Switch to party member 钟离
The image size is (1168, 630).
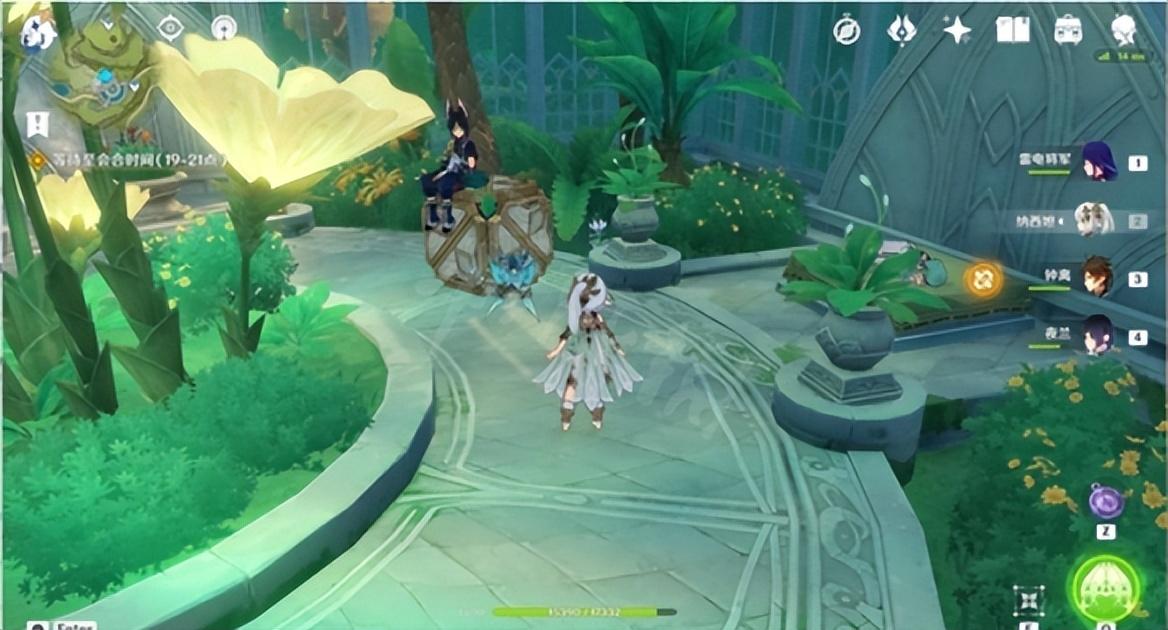click(1098, 278)
